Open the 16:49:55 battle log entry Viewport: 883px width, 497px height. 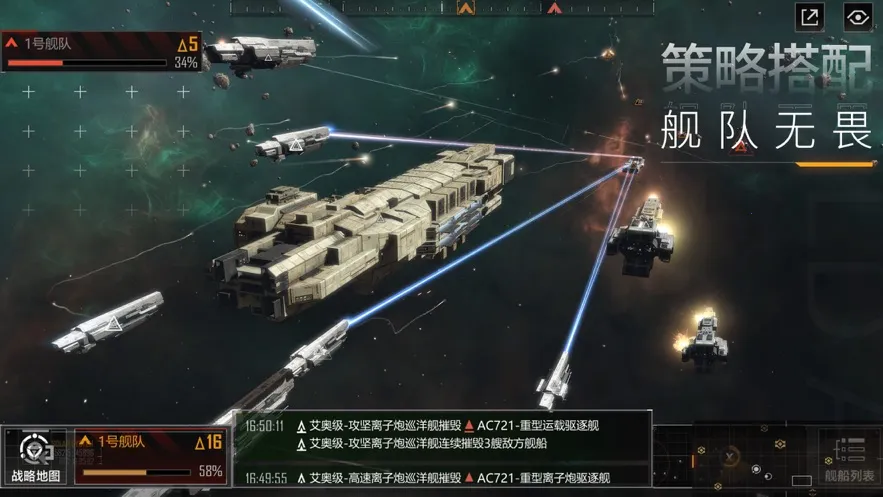point(442,478)
